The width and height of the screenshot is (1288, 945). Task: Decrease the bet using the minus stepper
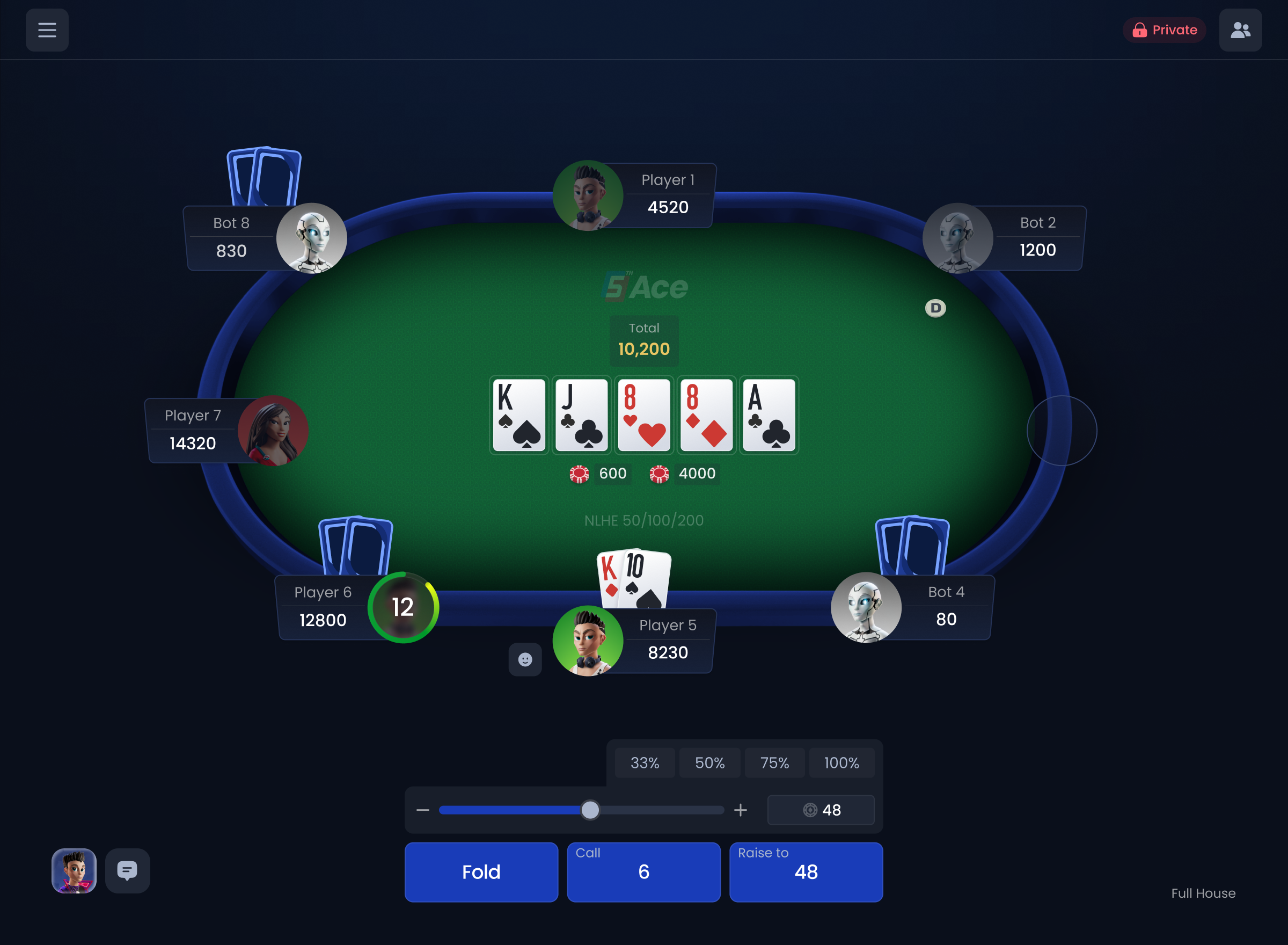pyautogui.click(x=422, y=810)
